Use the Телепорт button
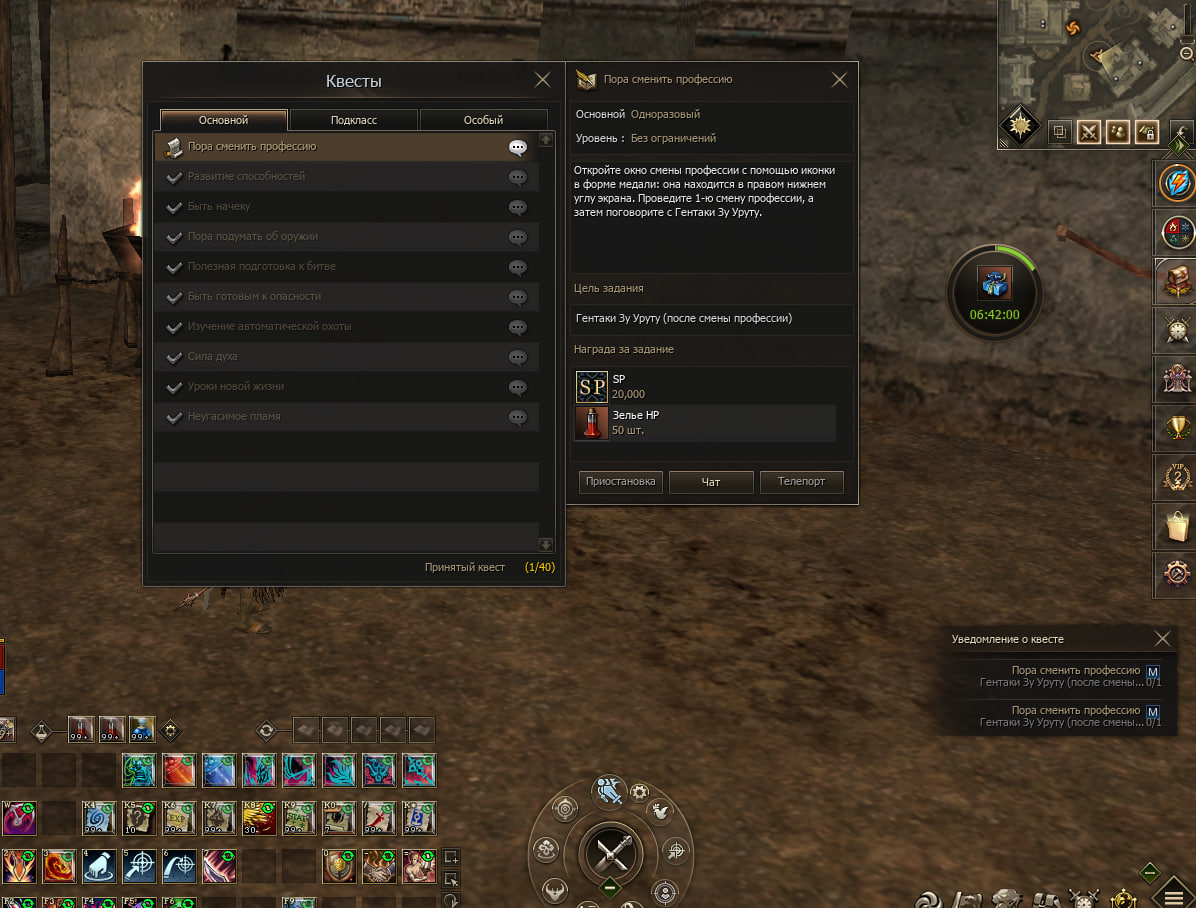The height and width of the screenshot is (908, 1196). (x=801, y=482)
